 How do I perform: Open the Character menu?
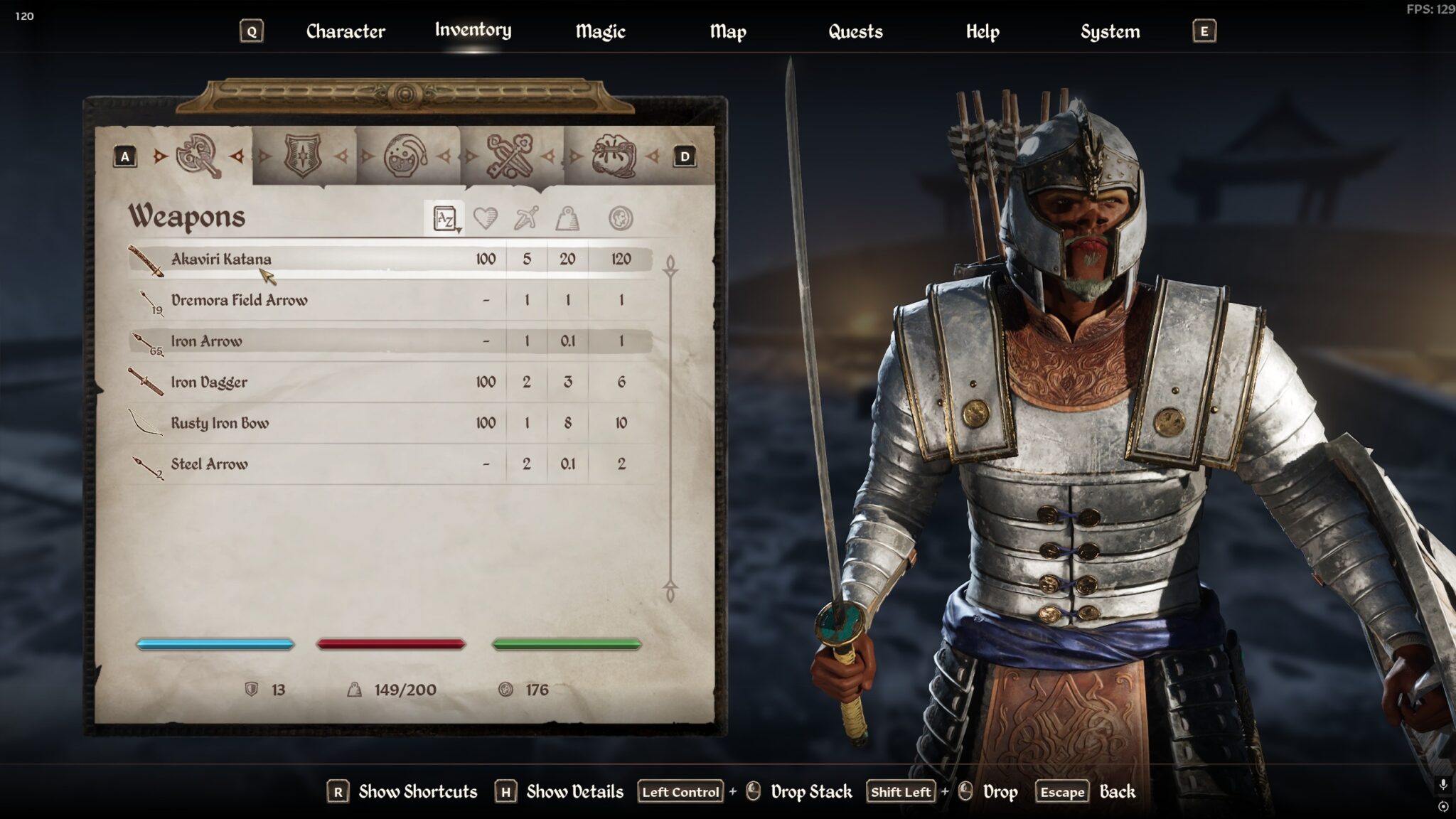point(345,31)
